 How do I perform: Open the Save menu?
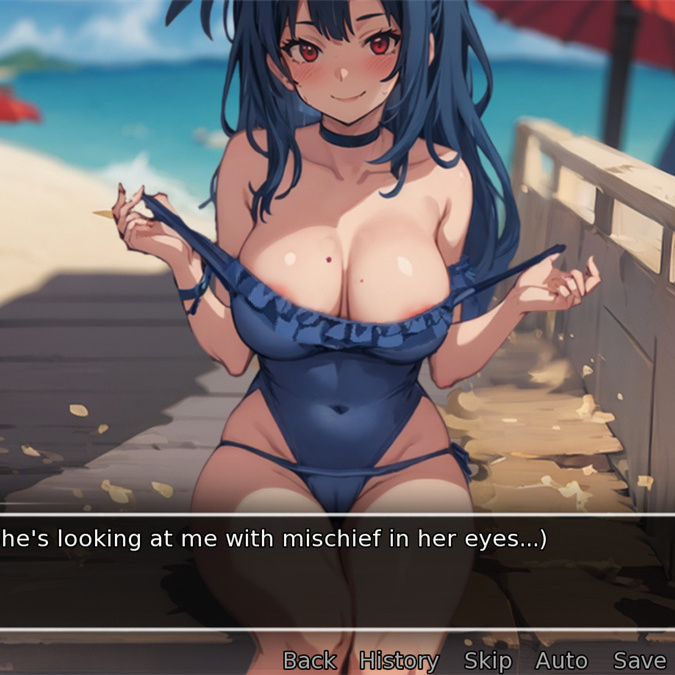[x=639, y=660]
